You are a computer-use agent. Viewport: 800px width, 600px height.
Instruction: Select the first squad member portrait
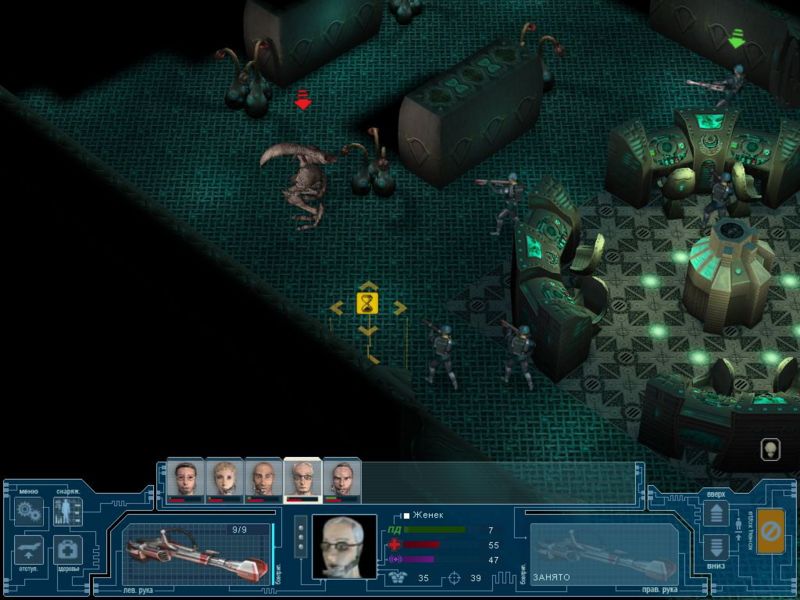point(185,479)
